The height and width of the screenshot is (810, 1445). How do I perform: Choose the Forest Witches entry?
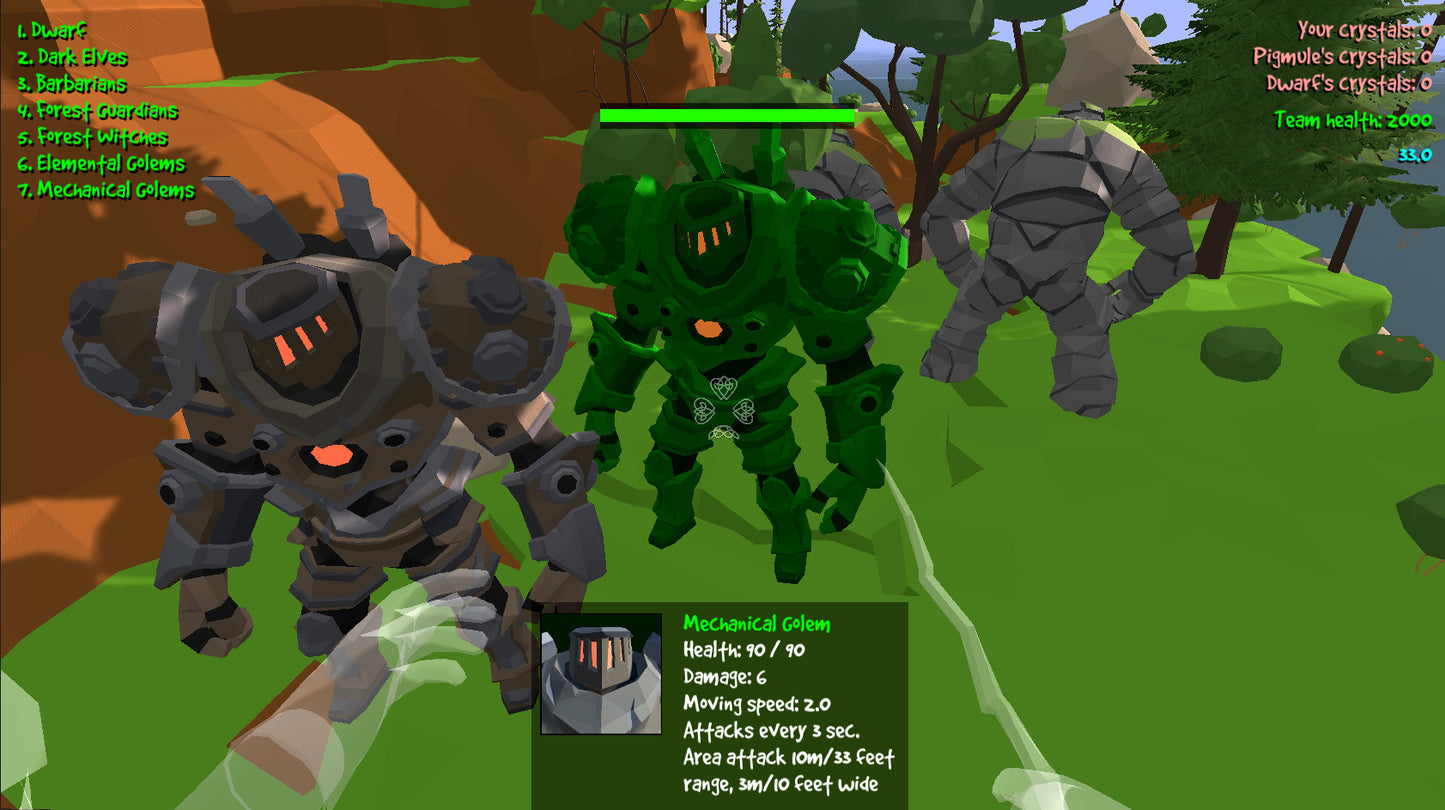(x=92, y=137)
